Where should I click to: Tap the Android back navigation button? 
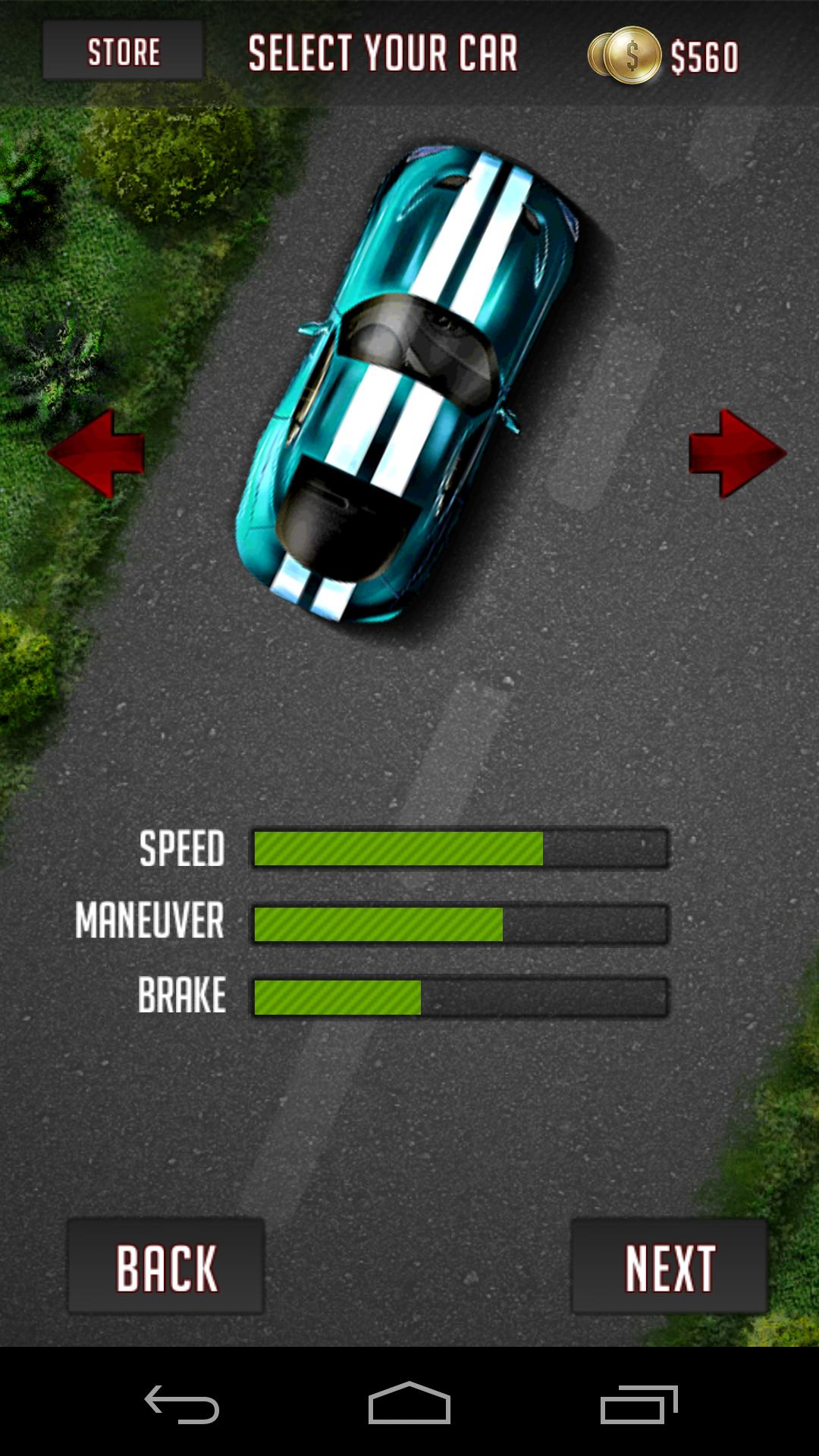pos(182,1404)
